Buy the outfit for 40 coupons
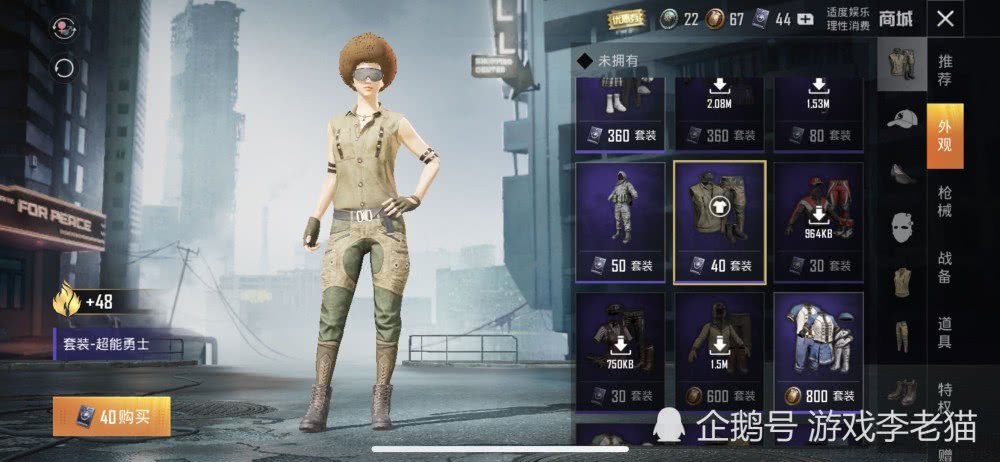This screenshot has width=1000, height=462. (x=112, y=416)
